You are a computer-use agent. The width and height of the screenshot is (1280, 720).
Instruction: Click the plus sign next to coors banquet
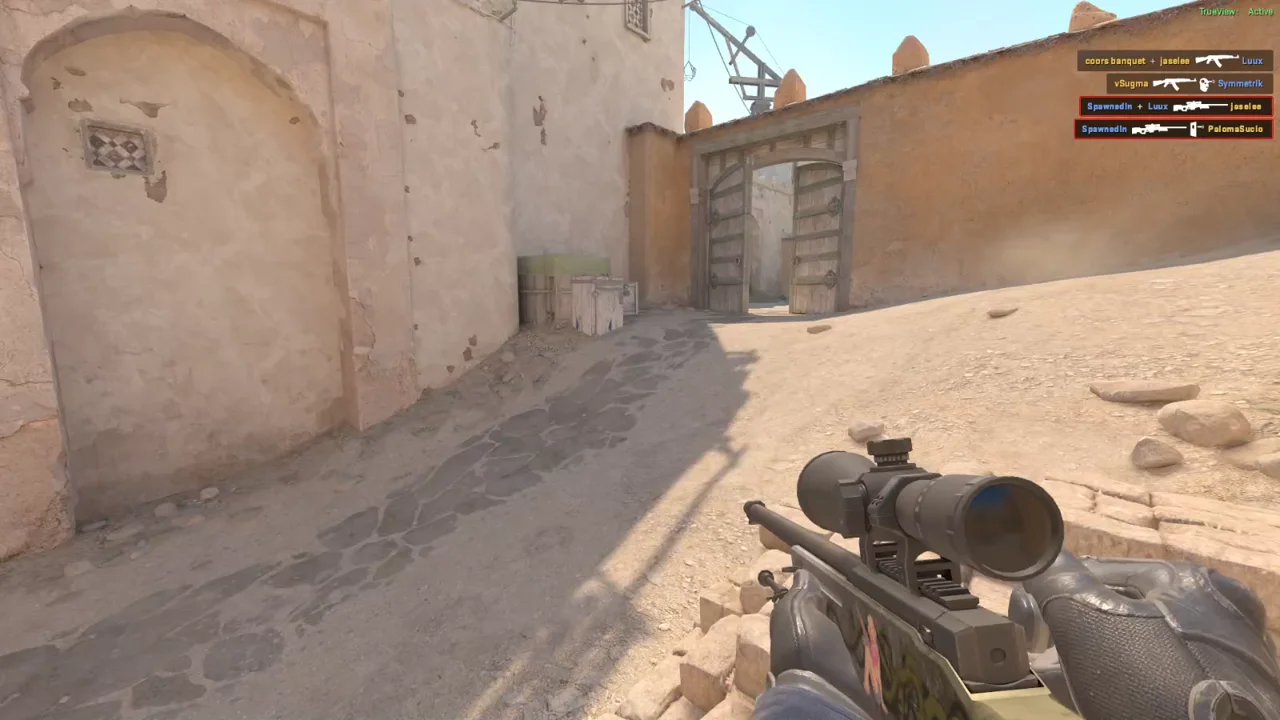pyautogui.click(x=1153, y=61)
